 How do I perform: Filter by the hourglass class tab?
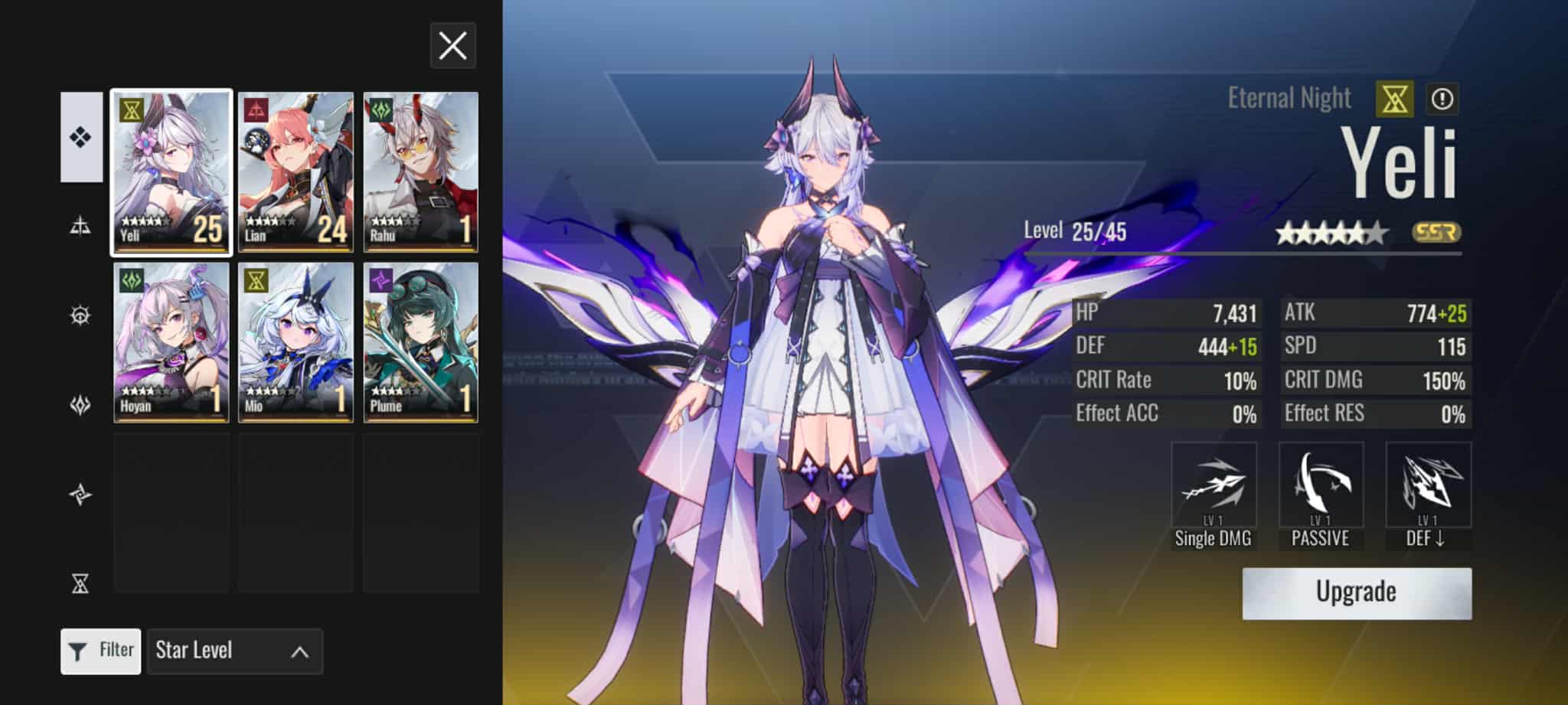point(80,584)
